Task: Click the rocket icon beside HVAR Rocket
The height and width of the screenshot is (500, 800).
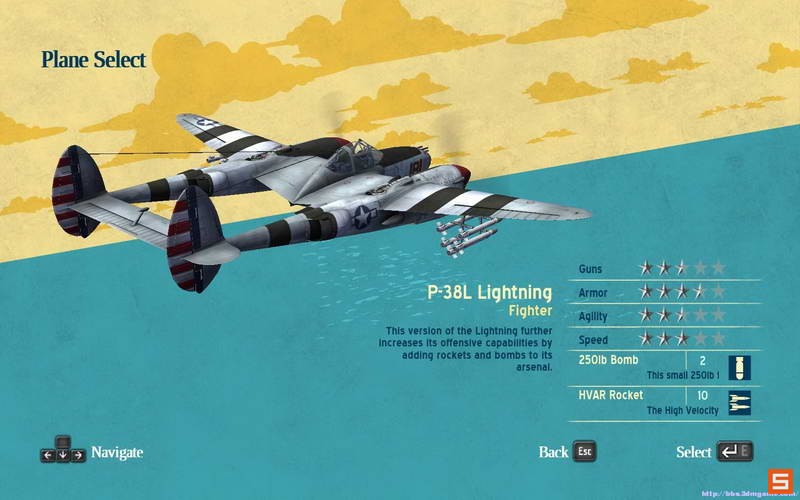Action: pyautogui.click(x=740, y=403)
